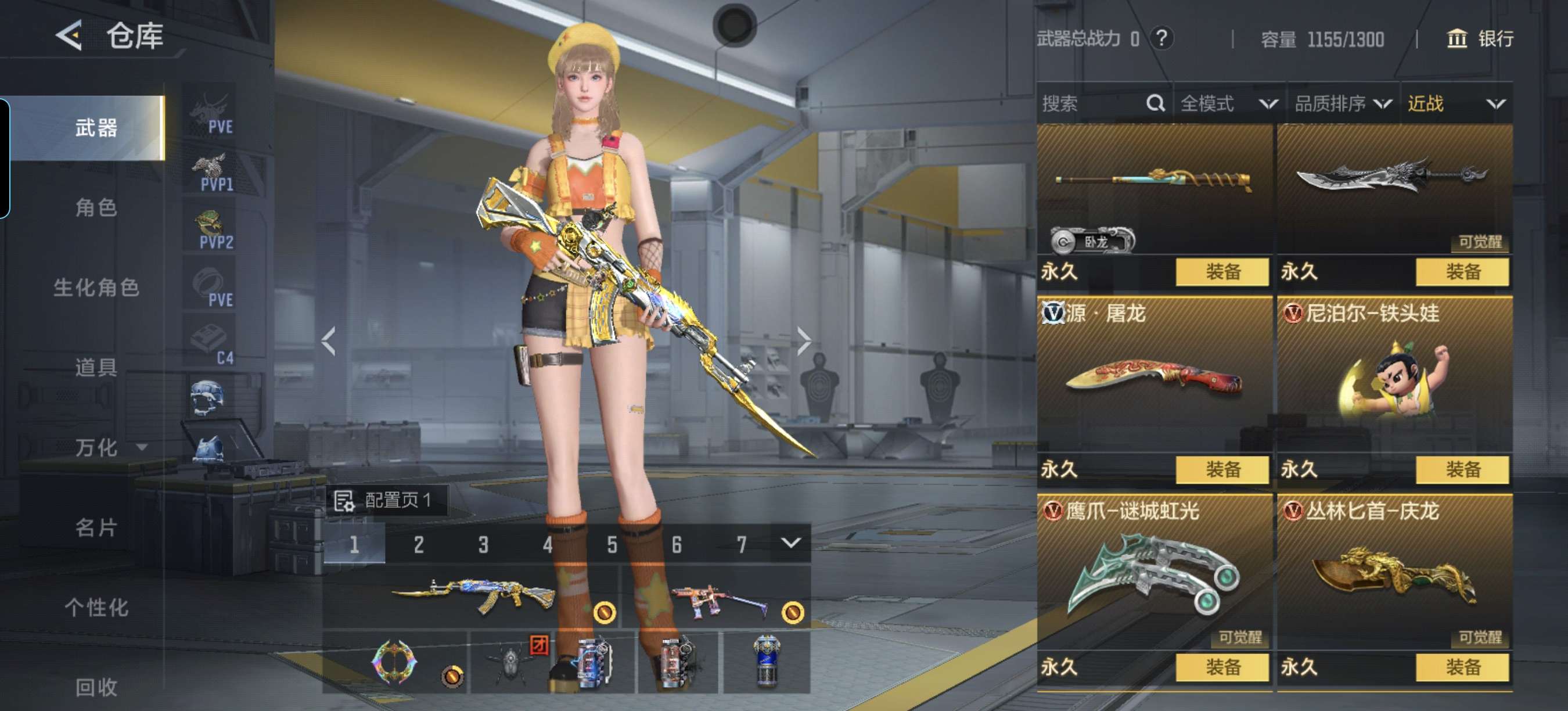Expand the 万化 menu entry
Image resolution: width=1568 pixels, height=711 pixels.
coord(110,447)
